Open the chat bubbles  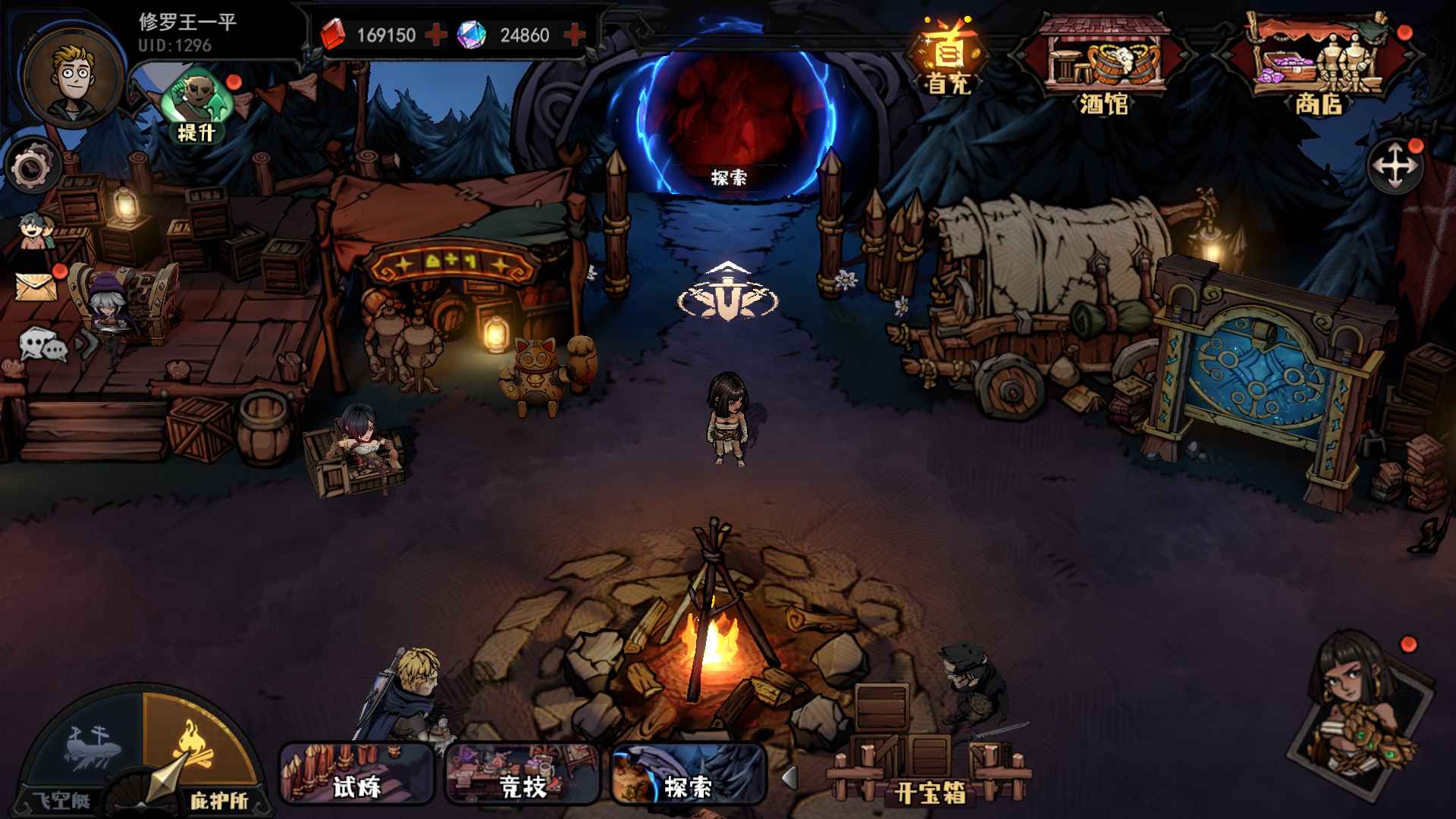click(42, 346)
